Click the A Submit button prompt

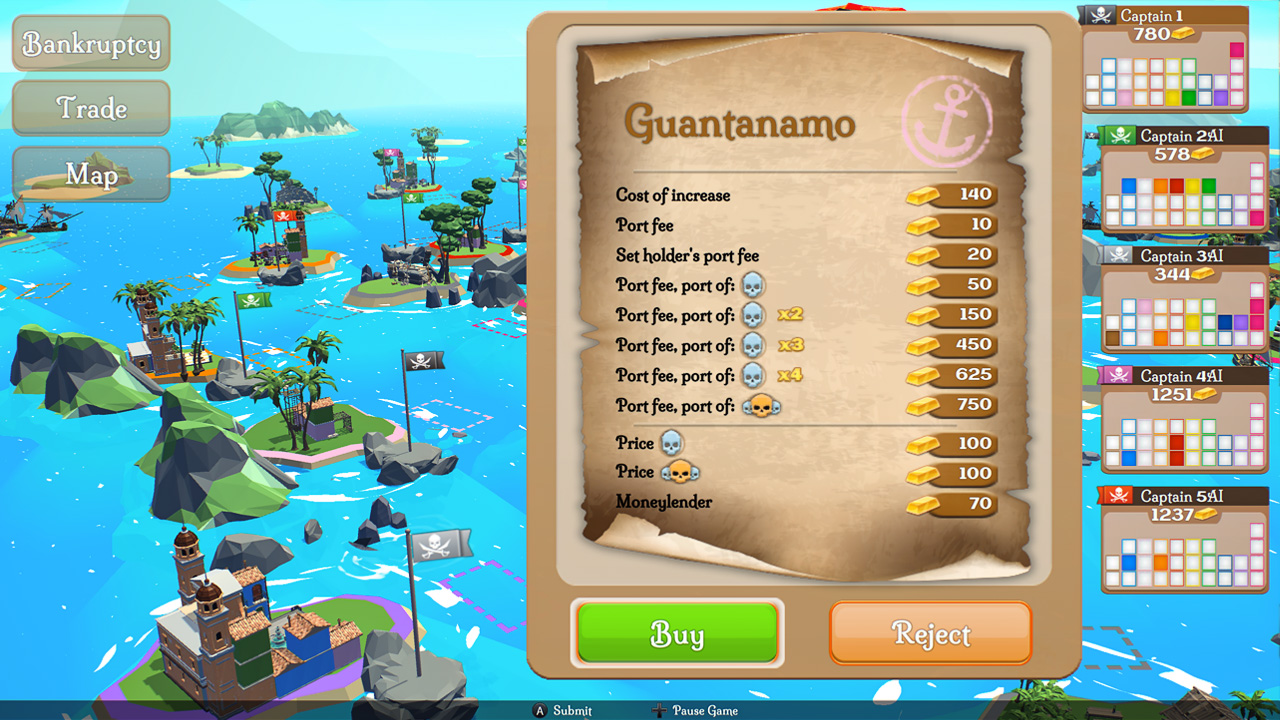point(541,711)
